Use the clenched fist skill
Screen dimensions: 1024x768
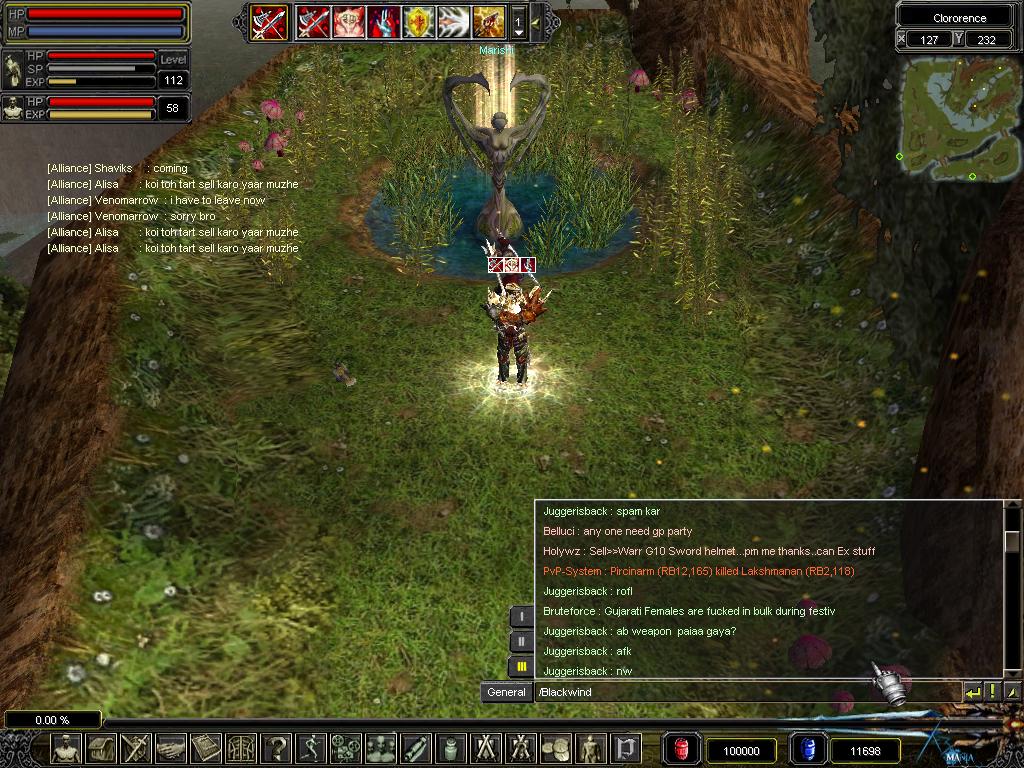point(347,21)
